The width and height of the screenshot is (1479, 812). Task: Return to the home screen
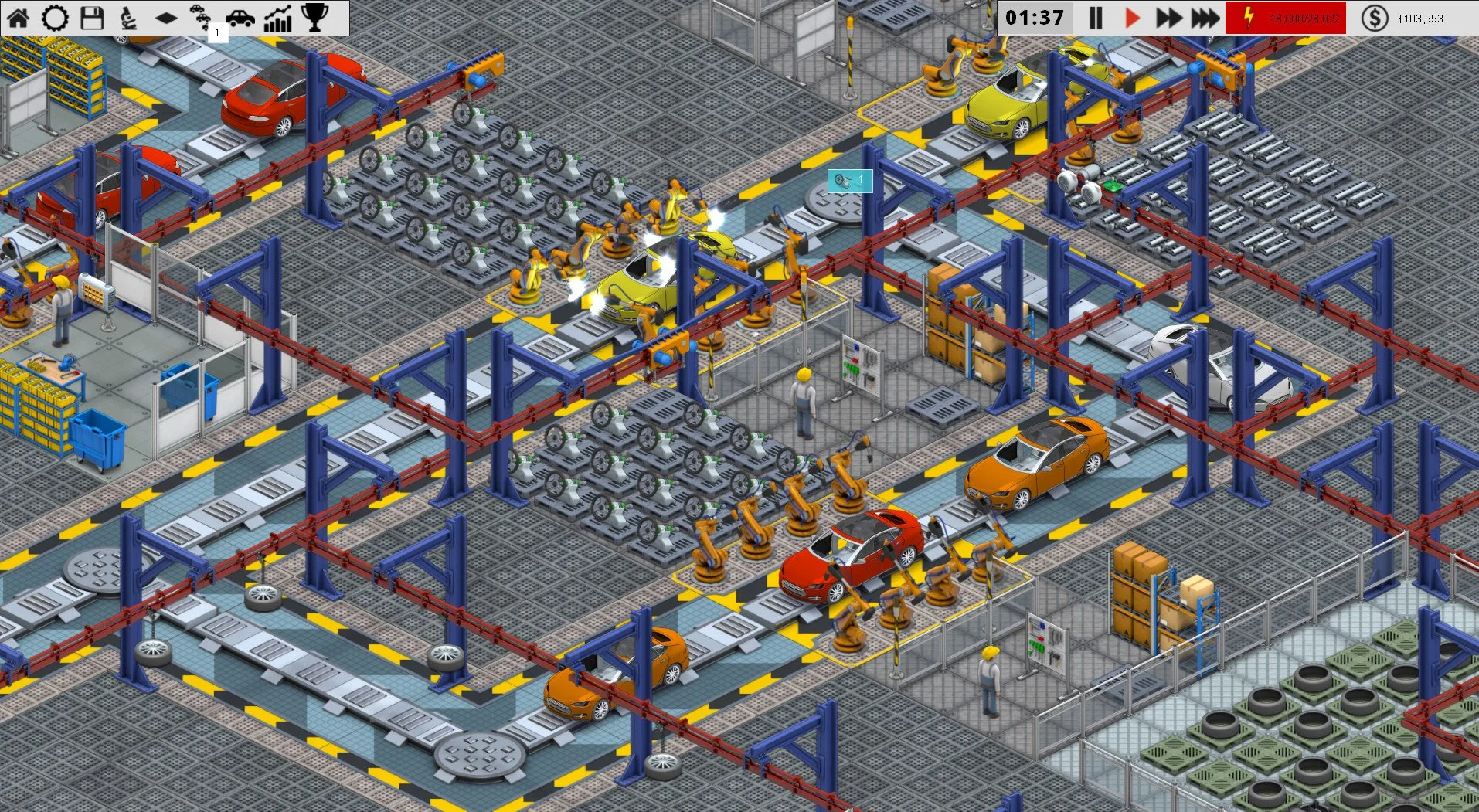point(17,17)
